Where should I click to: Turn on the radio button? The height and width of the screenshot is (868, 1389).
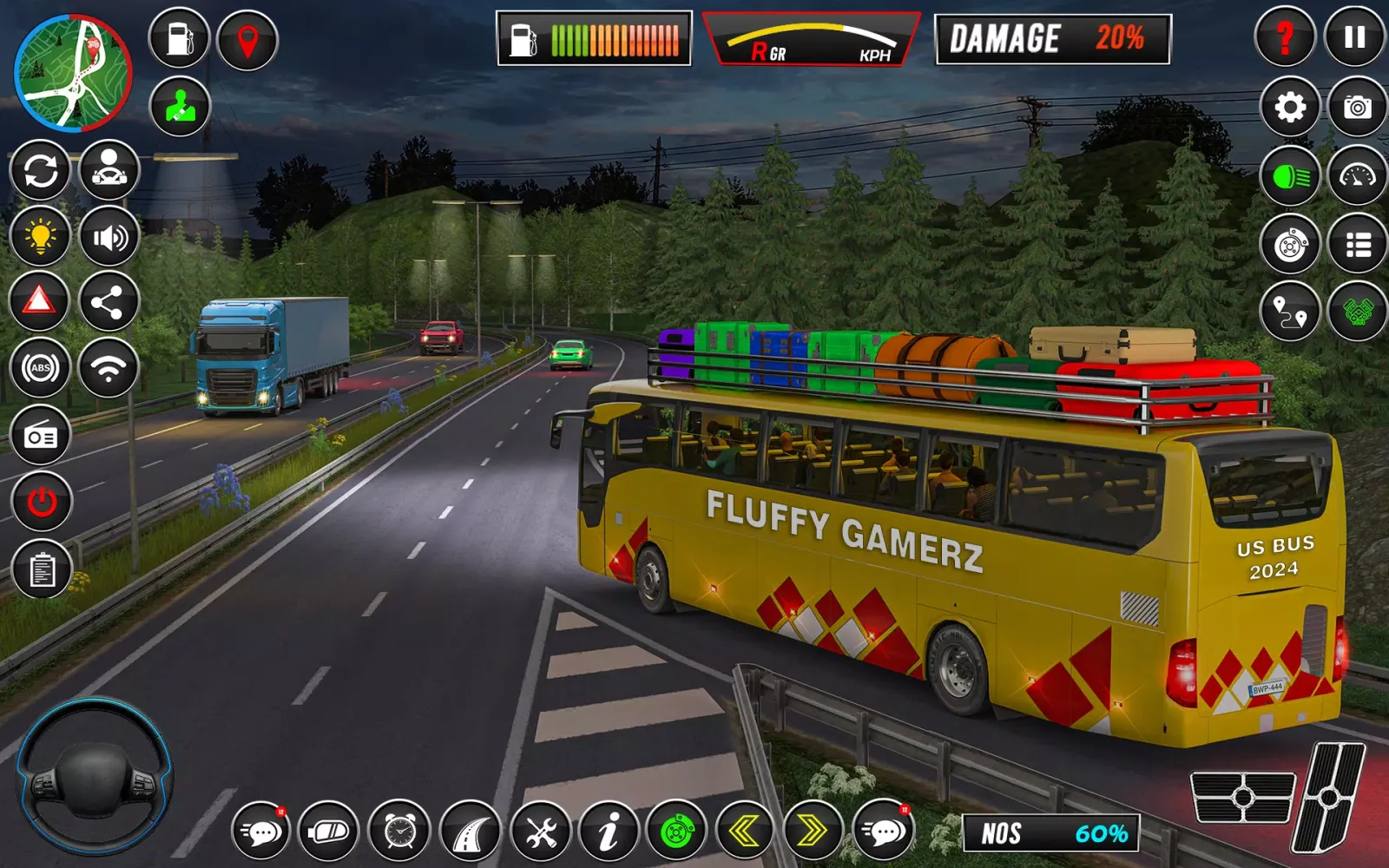pyautogui.click(x=41, y=436)
